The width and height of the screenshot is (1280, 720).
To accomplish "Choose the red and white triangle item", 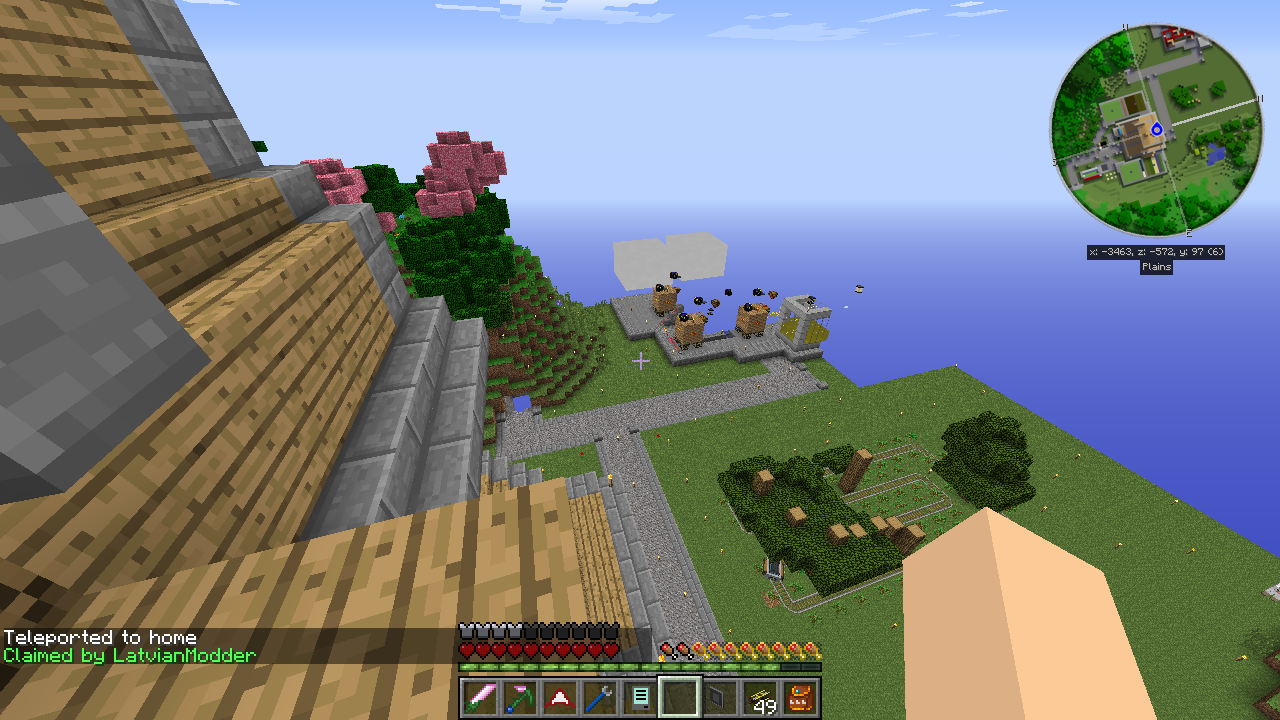I will pos(559,698).
